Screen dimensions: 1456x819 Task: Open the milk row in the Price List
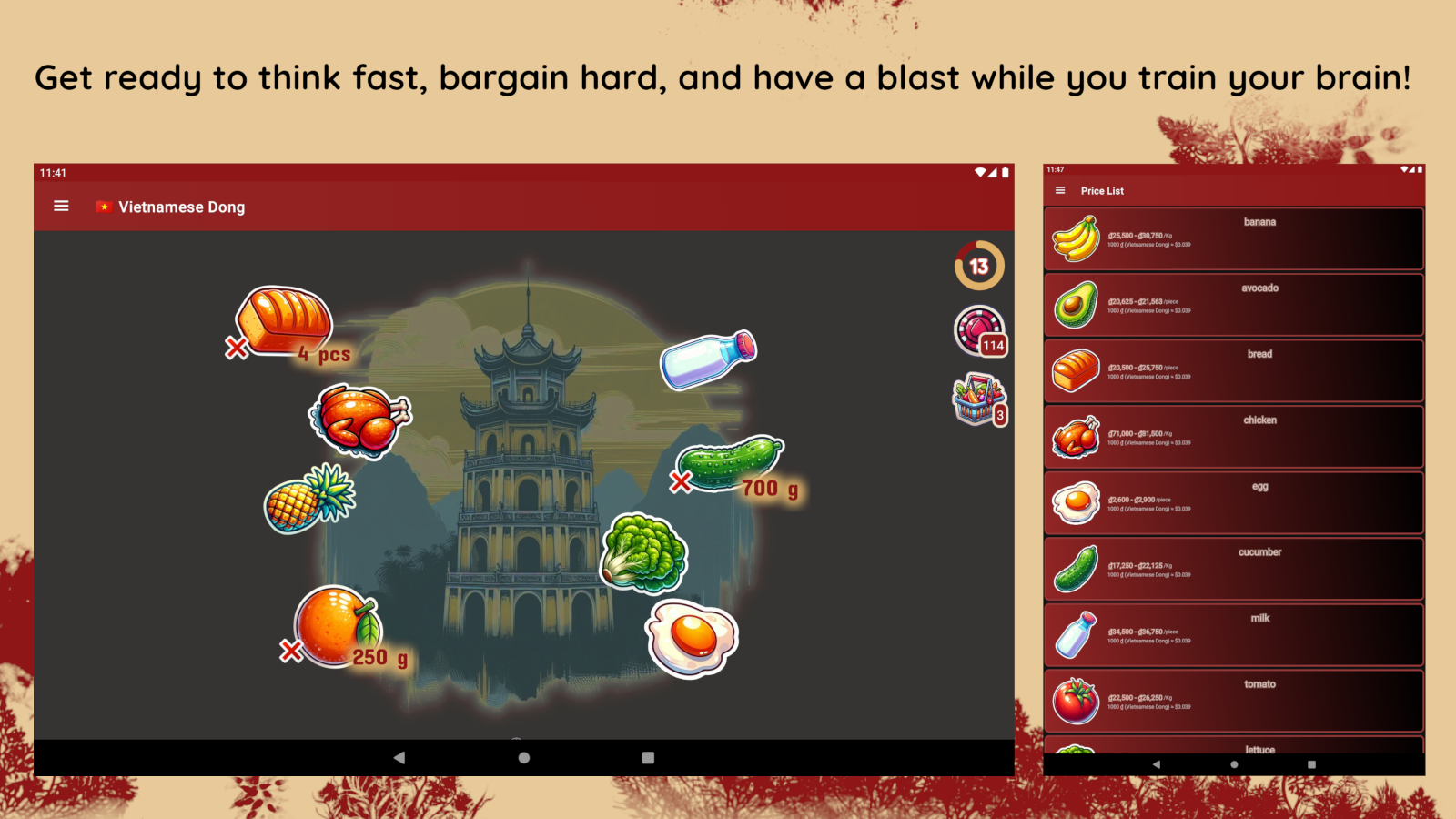point(1233,635)
